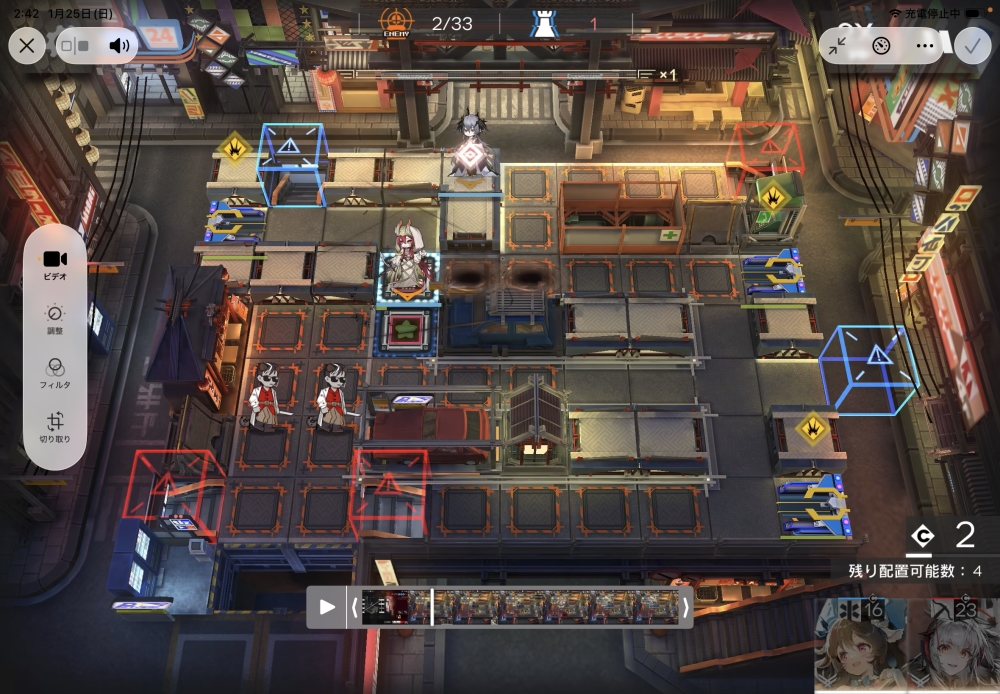Close the video editor with the X

27,45
